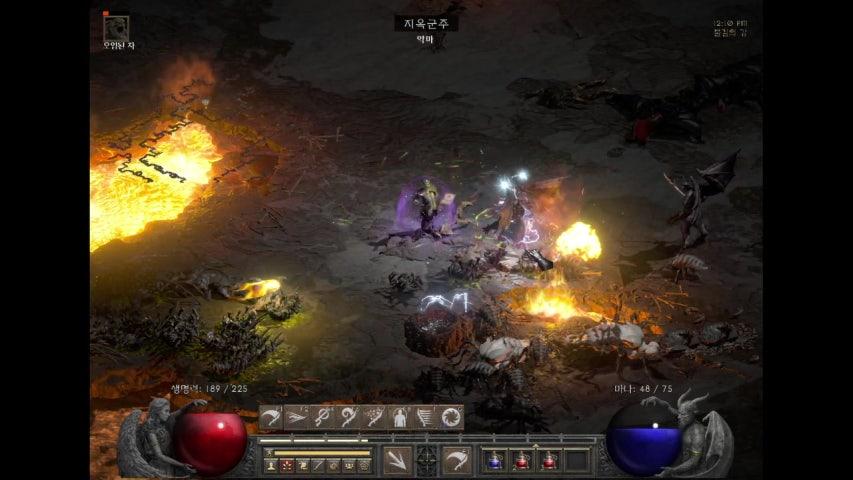Image resolution: width=853 pixels, height=480 pixels.
Task: Activate the circular swirl skill in quick bar
Action: click(x=451, y=417)
